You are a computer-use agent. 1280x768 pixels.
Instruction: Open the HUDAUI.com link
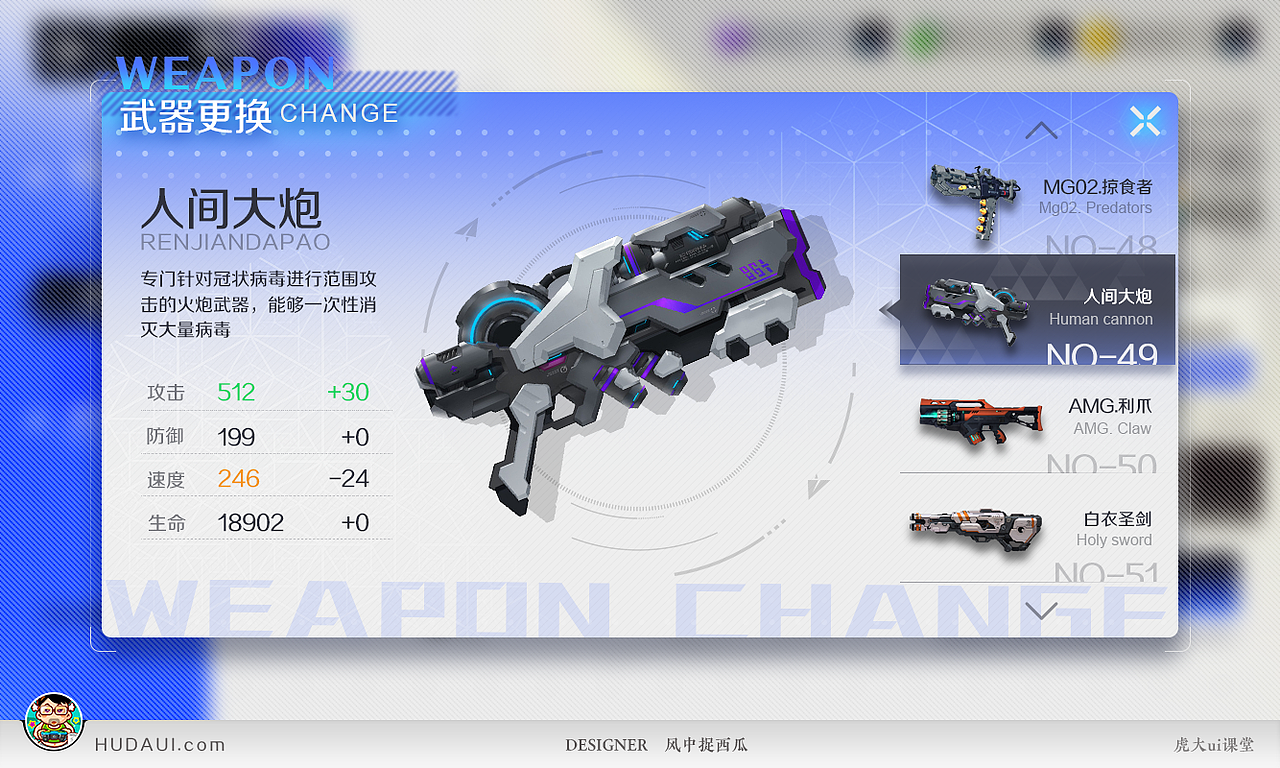pyautogui.click(x=160, y=744)
